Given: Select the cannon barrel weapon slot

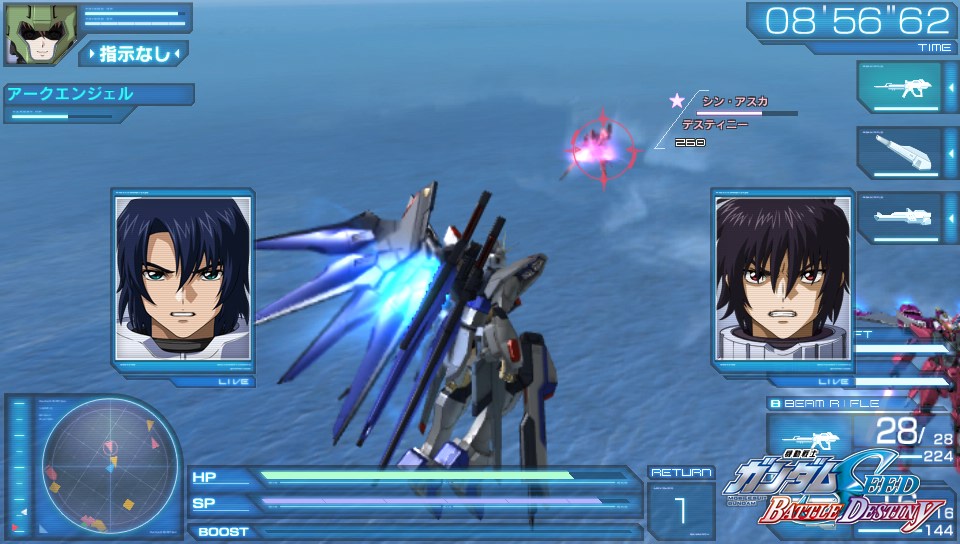Looking at the screenshot, I should (899, 152).
